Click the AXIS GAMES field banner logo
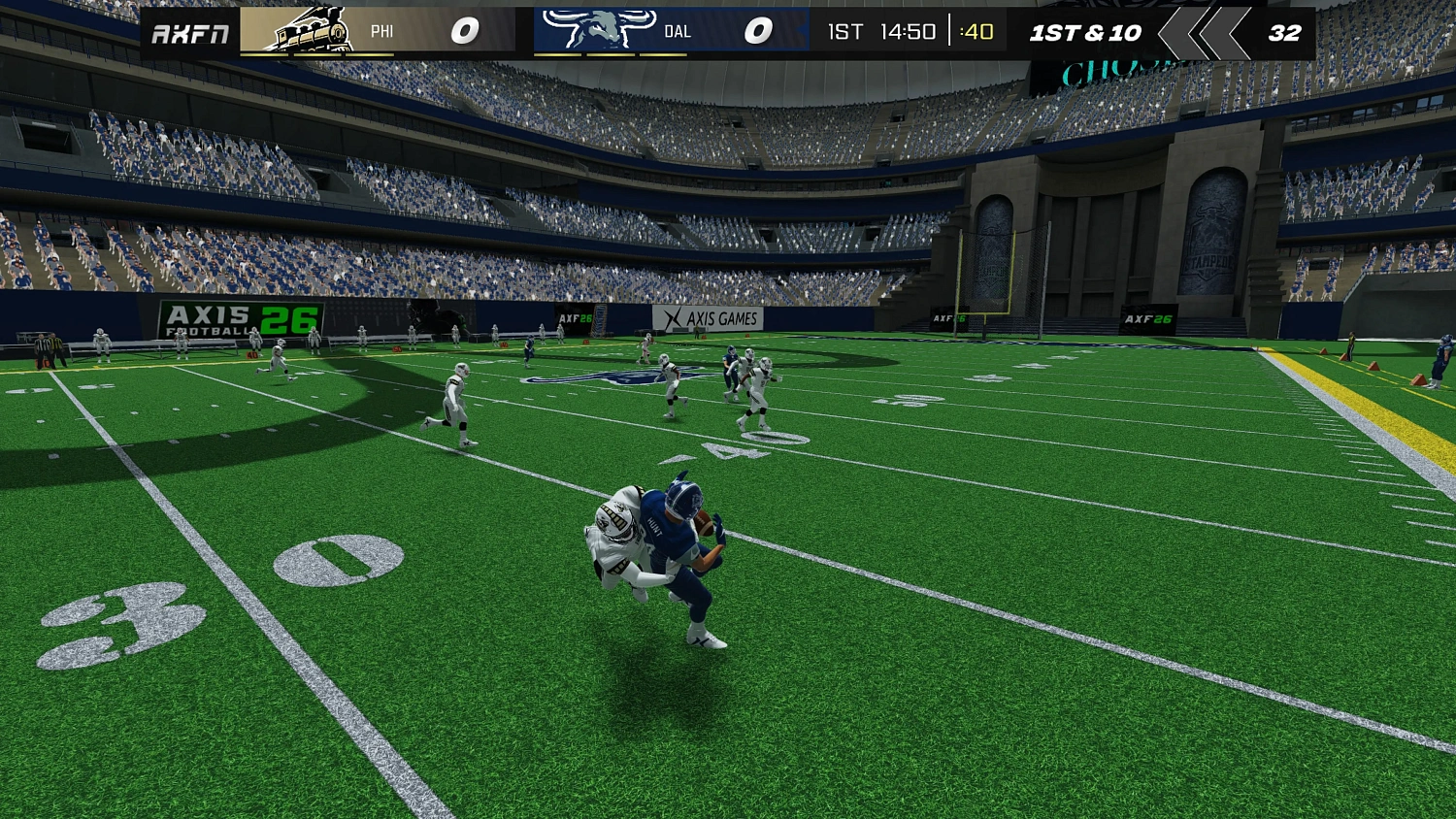 tap(711, 317)
